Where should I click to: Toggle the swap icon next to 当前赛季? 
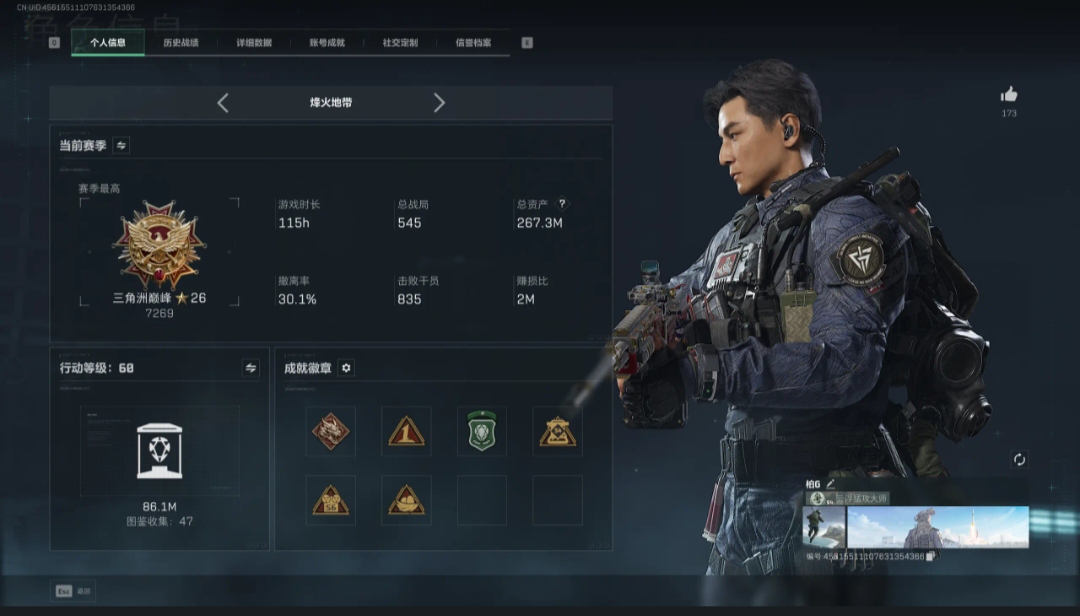click(121, 145)
